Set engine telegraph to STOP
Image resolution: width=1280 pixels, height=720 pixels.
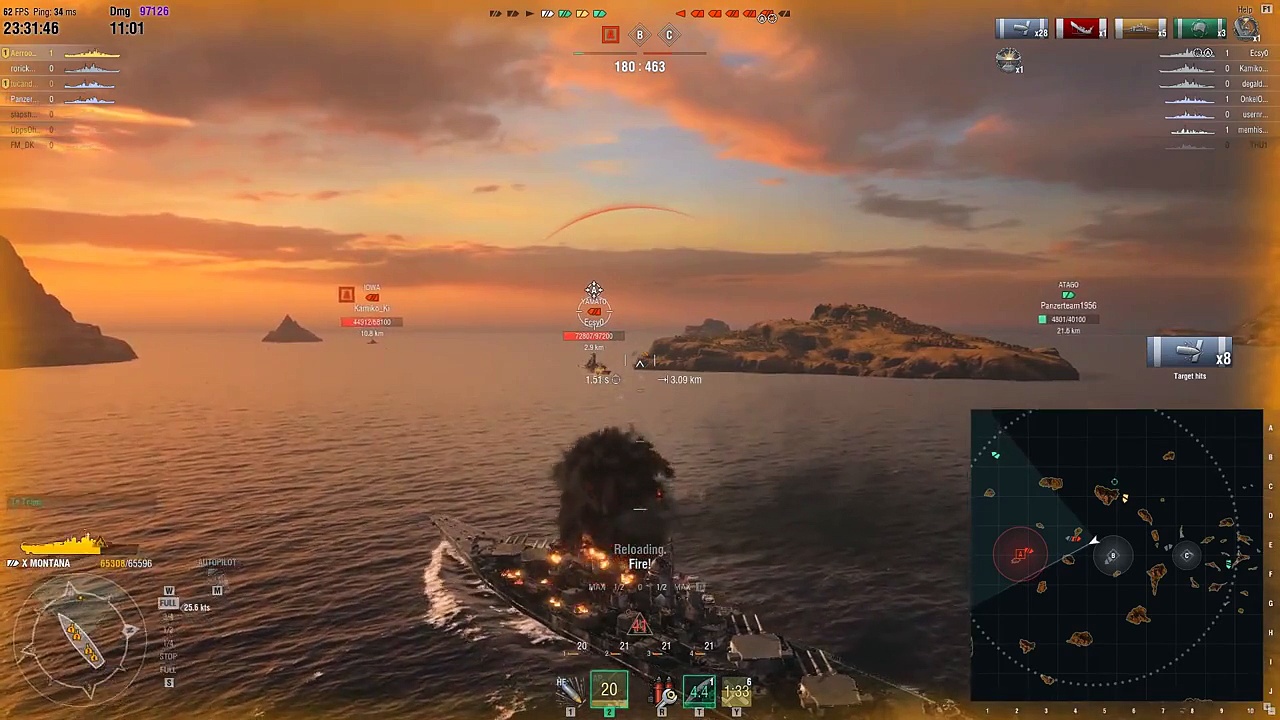point(168,657)
